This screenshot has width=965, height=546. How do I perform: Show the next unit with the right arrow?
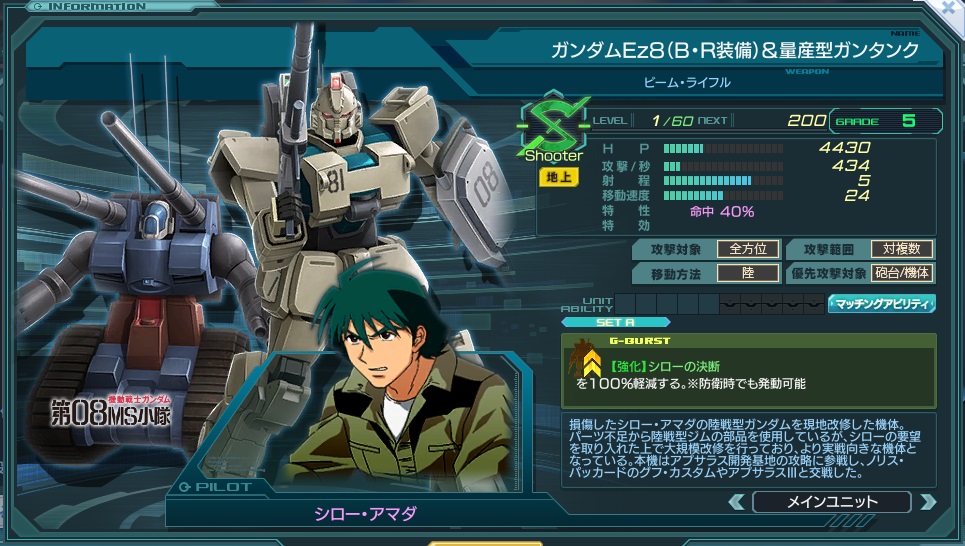click(927, 502)
